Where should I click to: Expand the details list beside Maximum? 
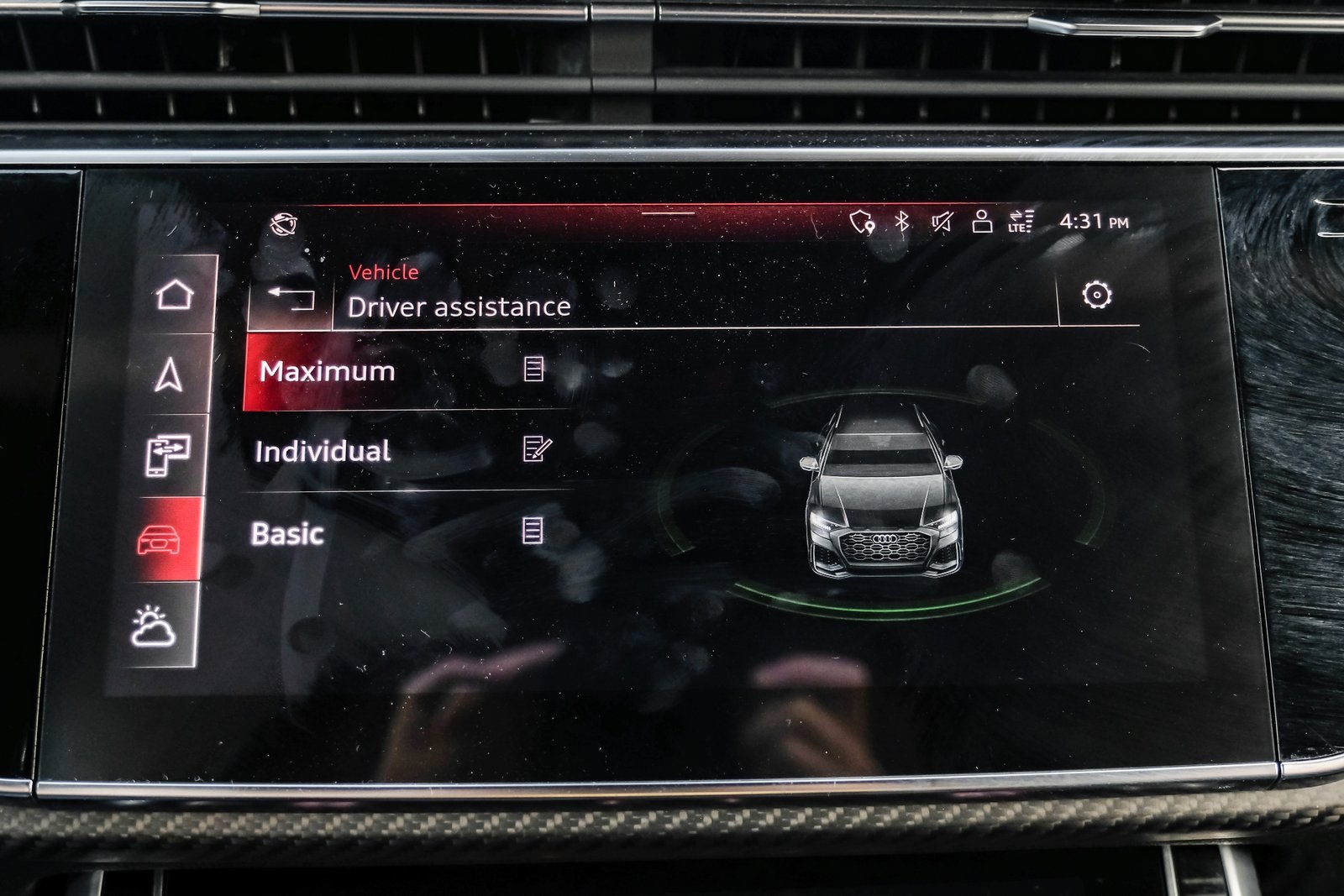coord(535,369)
